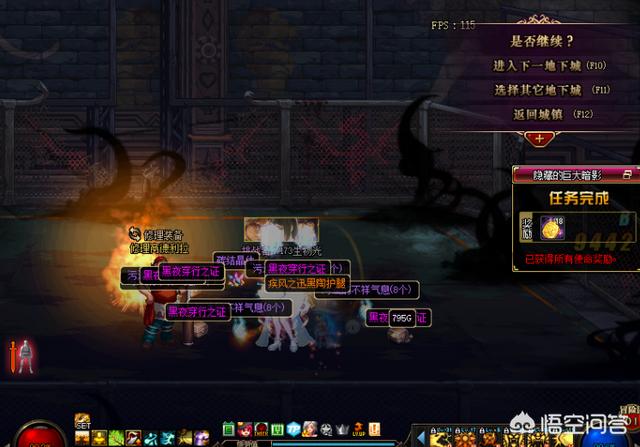The width and height of the screenshot is (640, 447).
Task: Expand the continue menu with plus button
Action: pyautogui.click(x=540, y=139)
